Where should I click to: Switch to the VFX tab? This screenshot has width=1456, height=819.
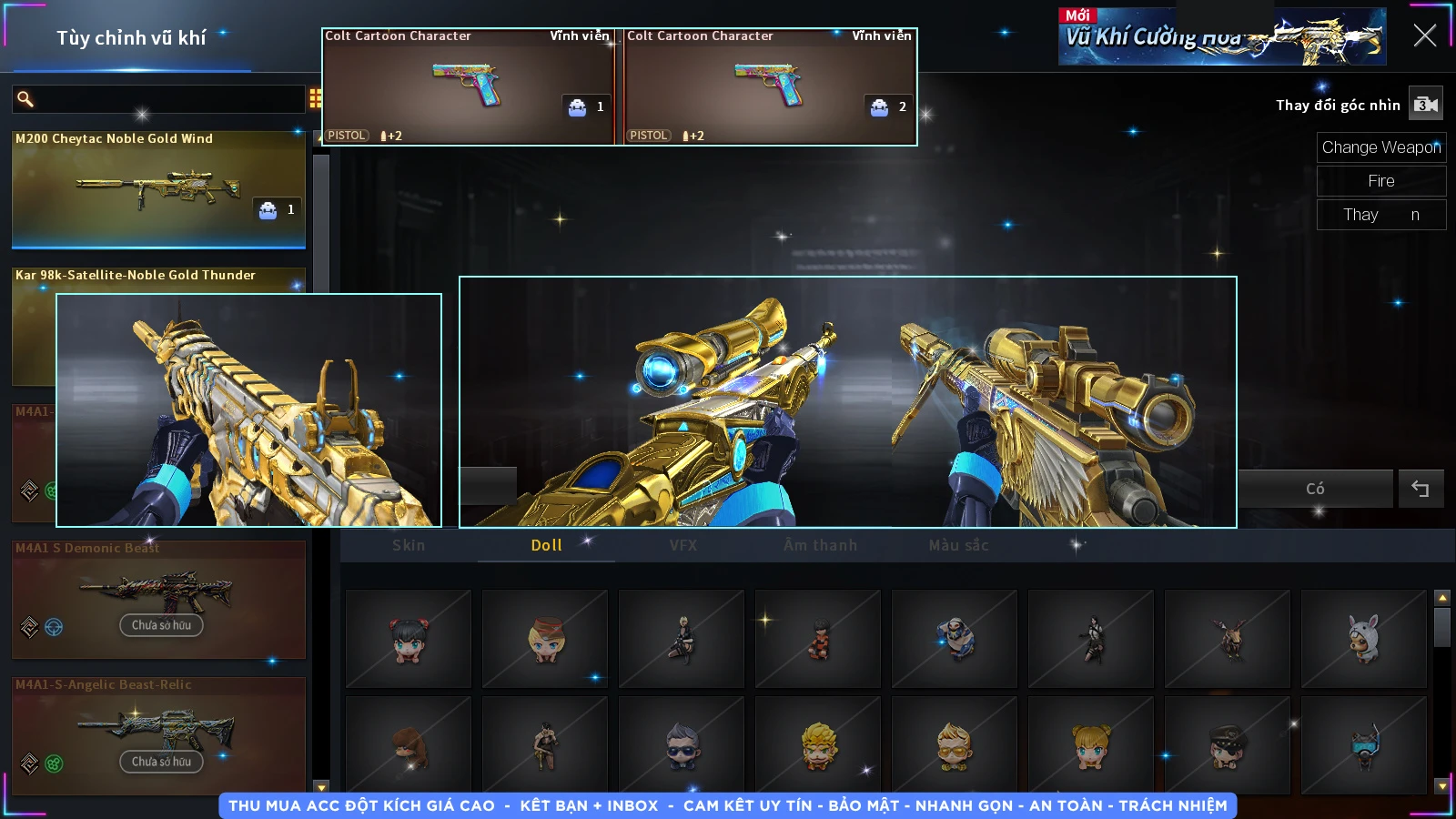point(683,545)
